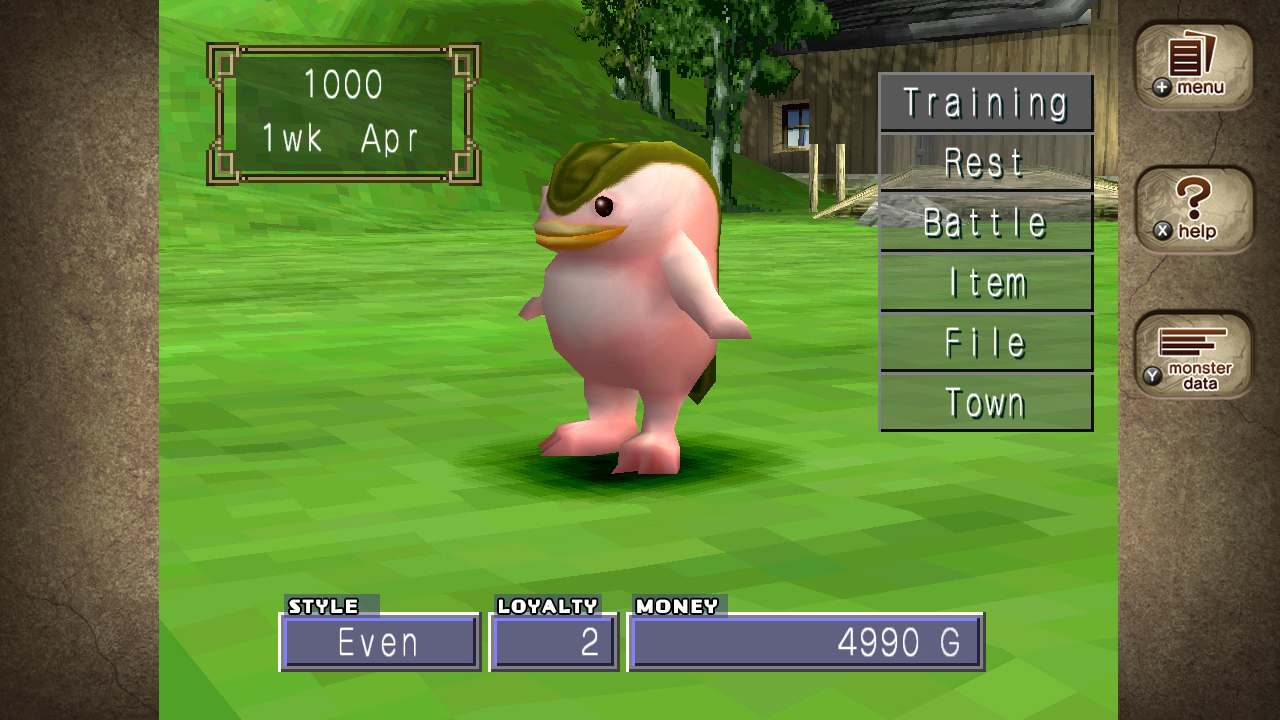This screenshot has height=720, width=1280.
Task: Go to Town from the menu
Action: (x=985, y=401)
